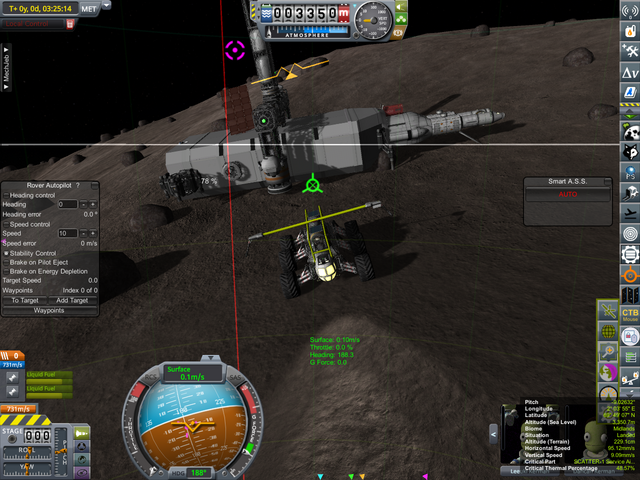The image size is (640, 480).
Task: Enable Brake on Energy Depletion
Action: pos(6,271)
